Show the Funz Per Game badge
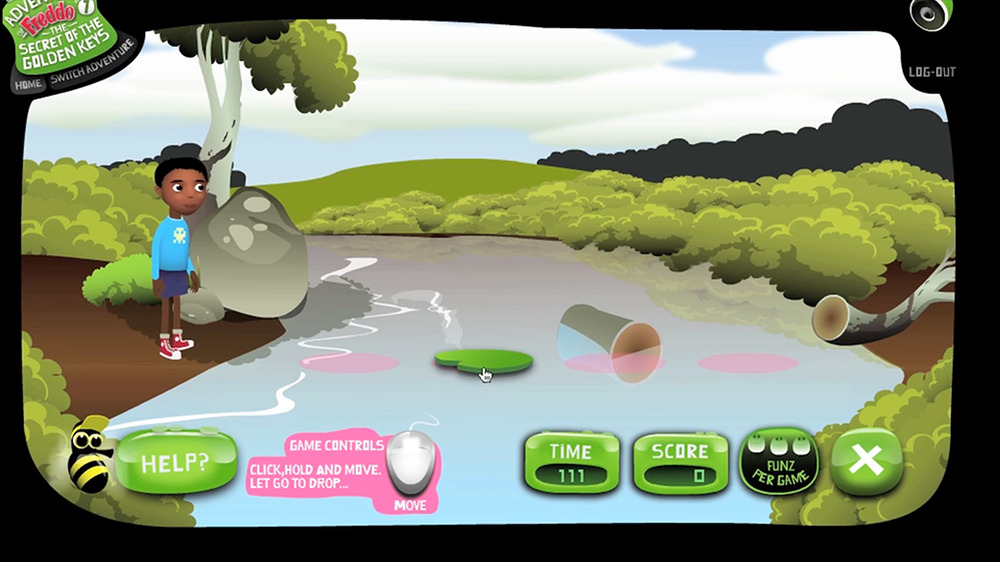 [778, 462]
